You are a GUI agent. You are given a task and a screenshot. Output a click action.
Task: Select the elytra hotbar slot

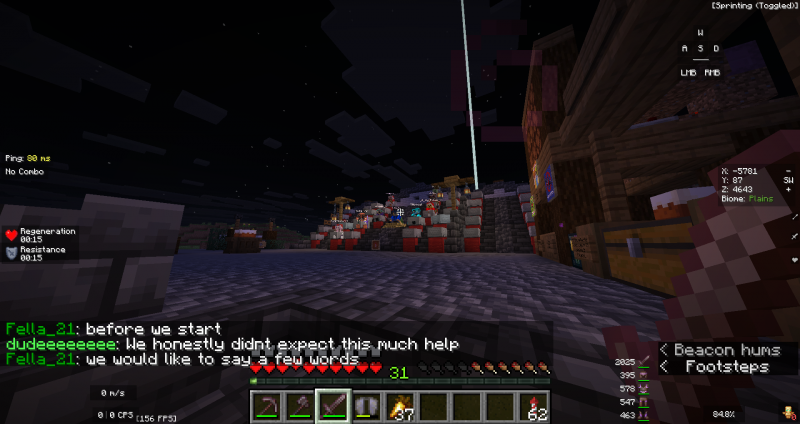pos(367,404)
